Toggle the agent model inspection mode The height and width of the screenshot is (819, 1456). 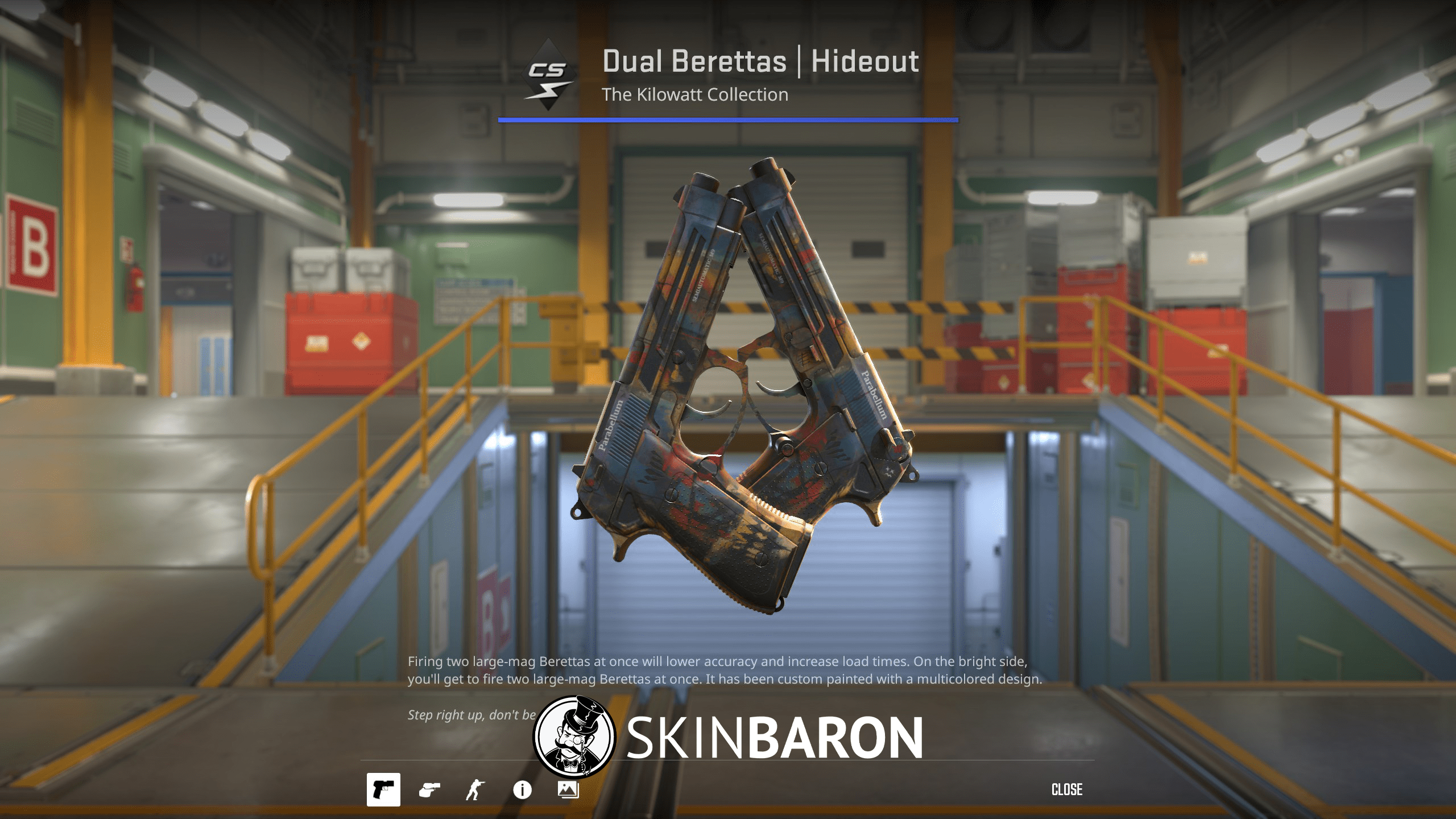477,789
